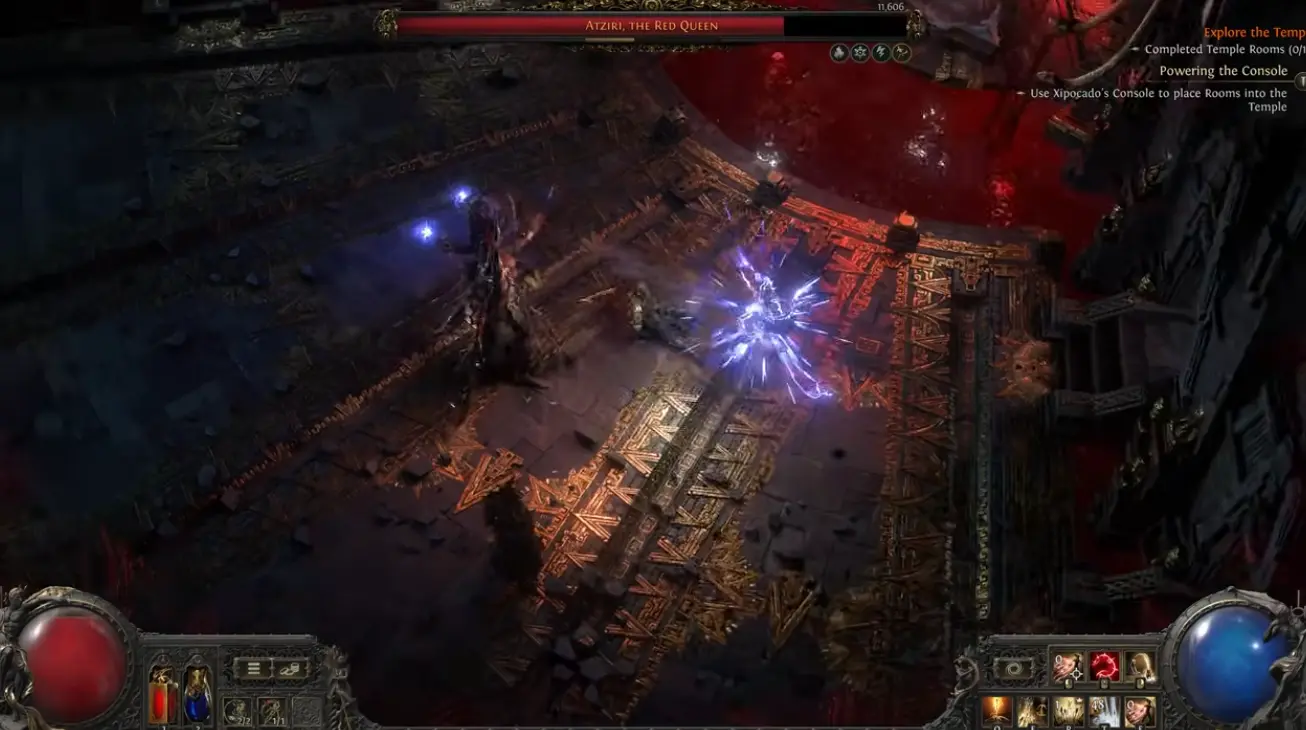Viewport: 1306px width, 730px height.
Task: Open the coin stack shop button
Action: (x=291, y=669)
